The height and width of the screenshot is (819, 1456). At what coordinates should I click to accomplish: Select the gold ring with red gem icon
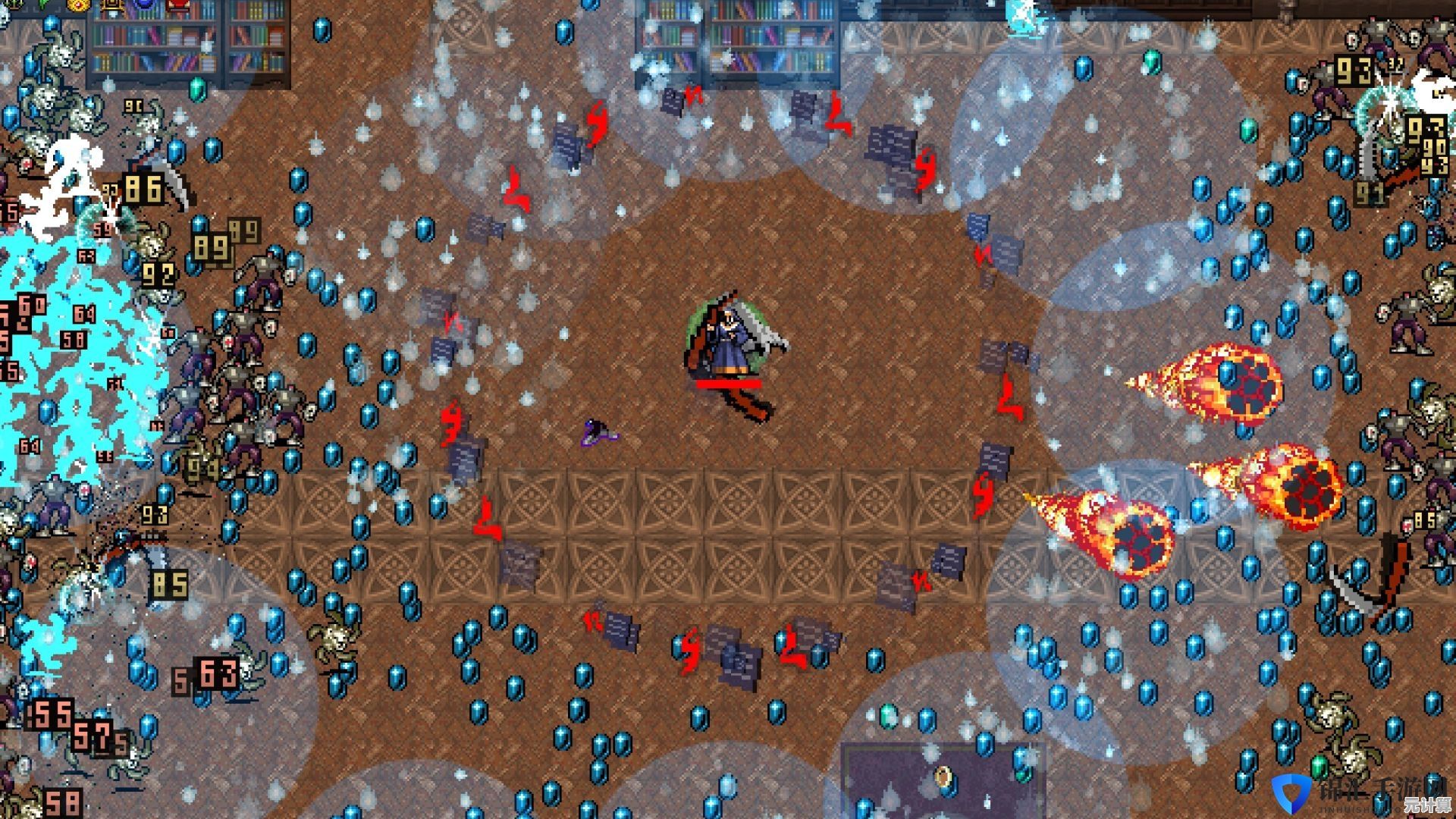point(77,5)
